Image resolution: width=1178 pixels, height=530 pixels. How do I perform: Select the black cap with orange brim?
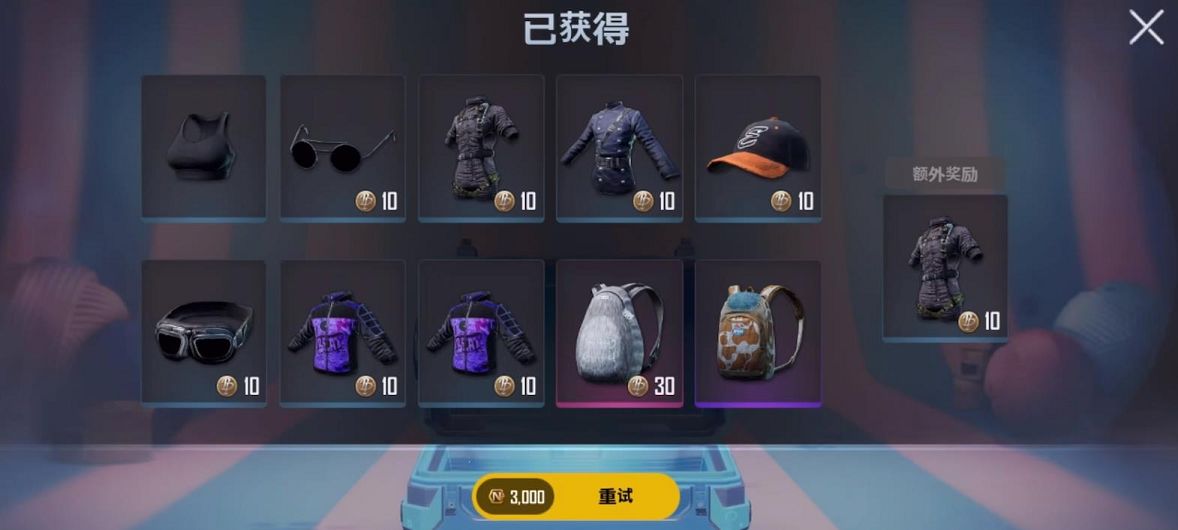tap(757, 146)
